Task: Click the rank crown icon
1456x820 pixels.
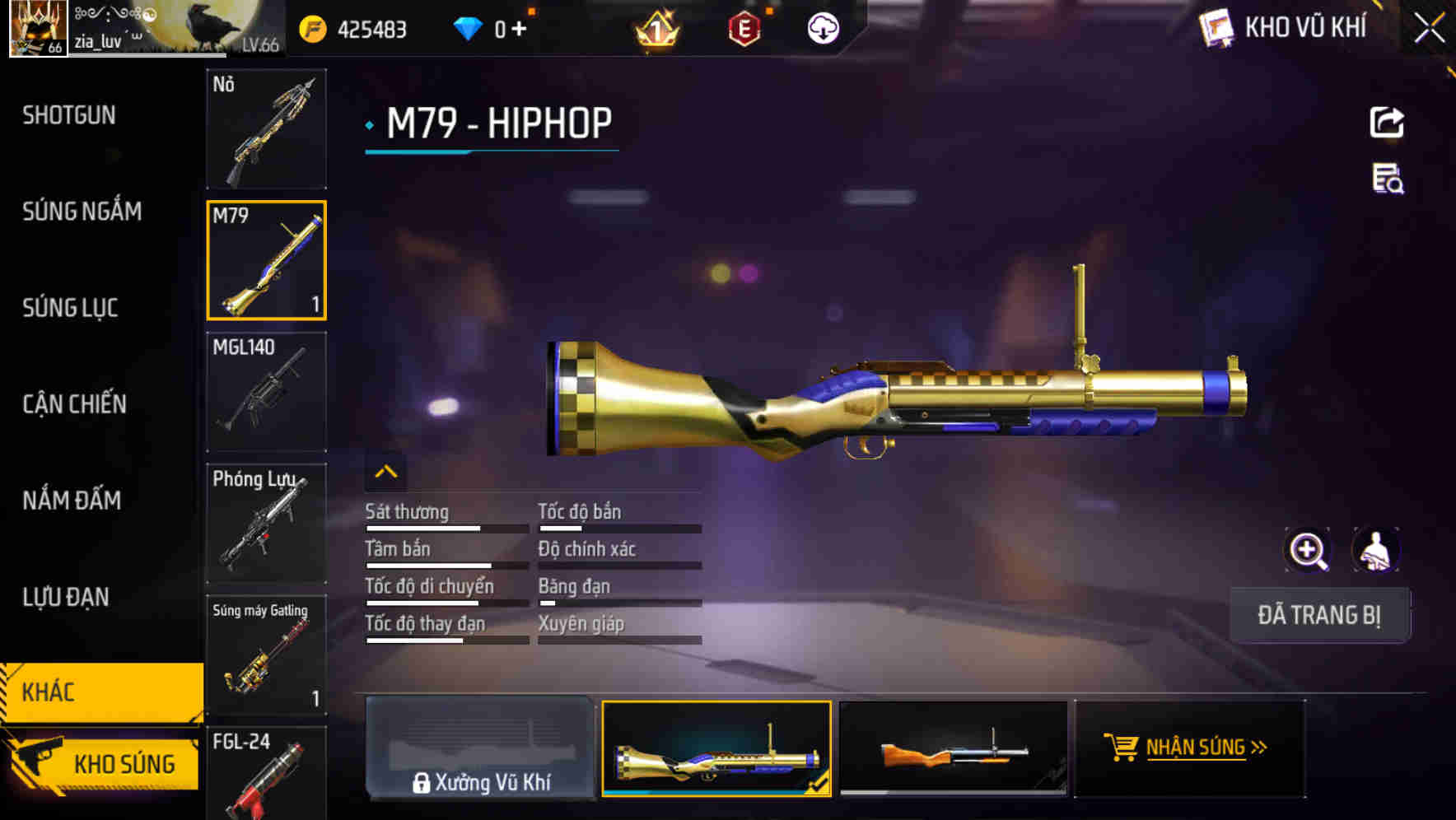Action: [x=656, y=29]
